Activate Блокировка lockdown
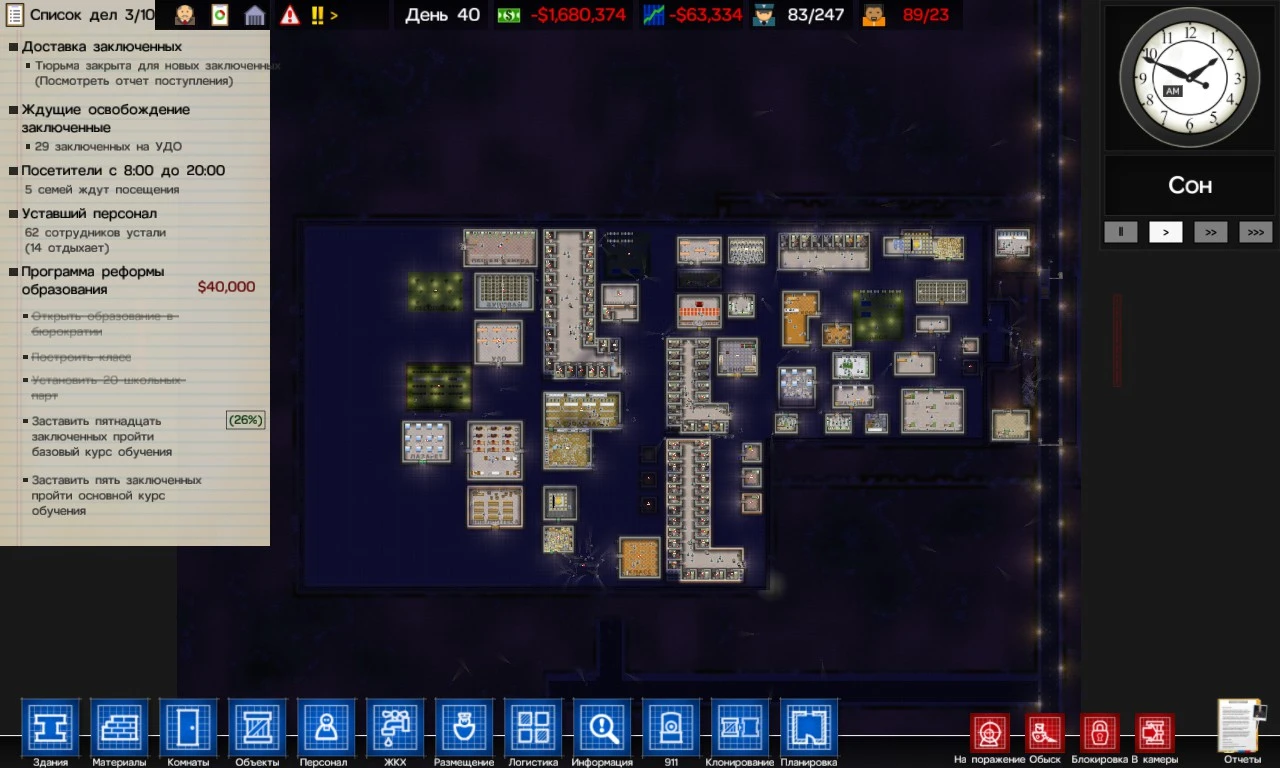Viewport: 1280px width, 768px height. click(1098, 730)
